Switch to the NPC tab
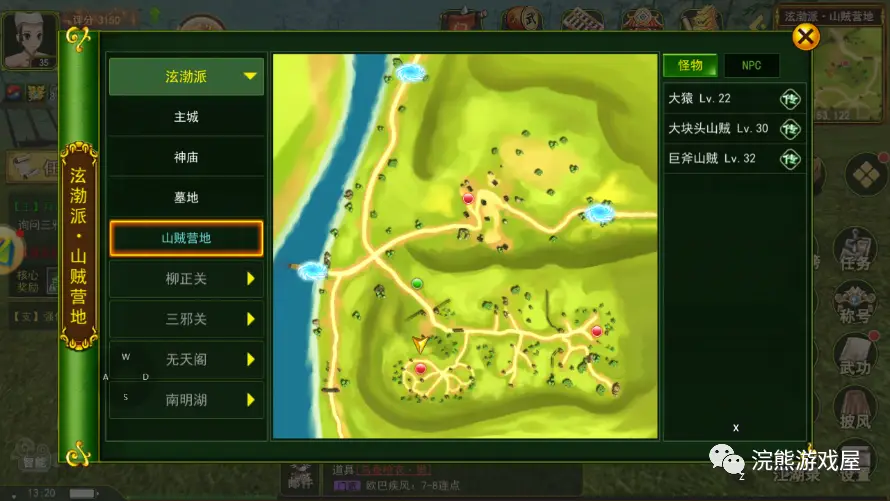 pyautogui.click(x=751, y=66)
